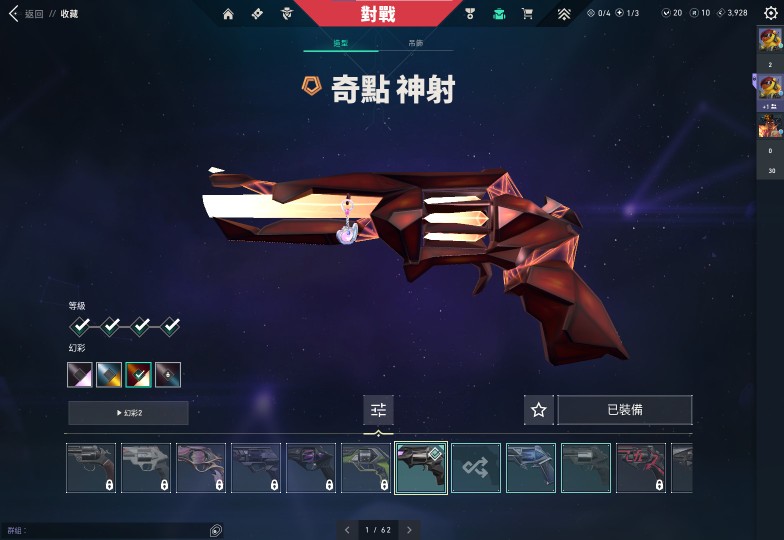Select the blue-gold chroma swatch
Viewport: 784px width, 540px height.
point(109,375)
